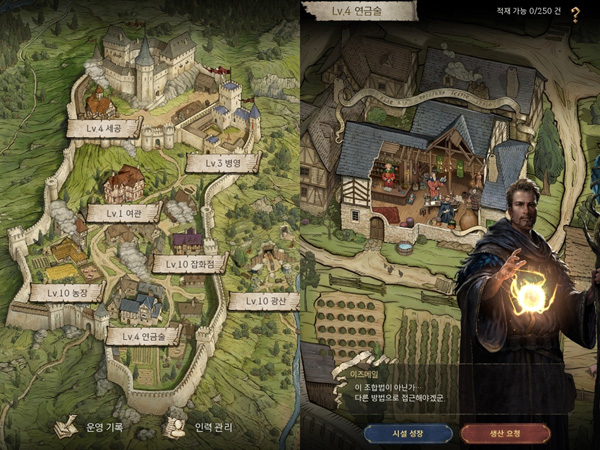
Task: Open the Lv.10 광산 mine
Action: pos(262,300)
